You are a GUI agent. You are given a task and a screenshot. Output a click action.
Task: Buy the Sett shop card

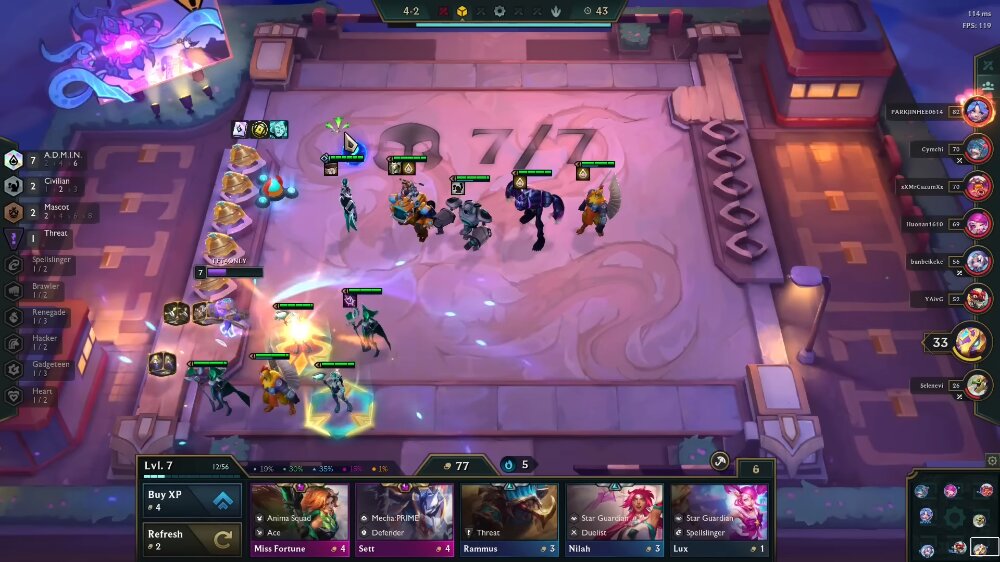[x=405, y=519]
